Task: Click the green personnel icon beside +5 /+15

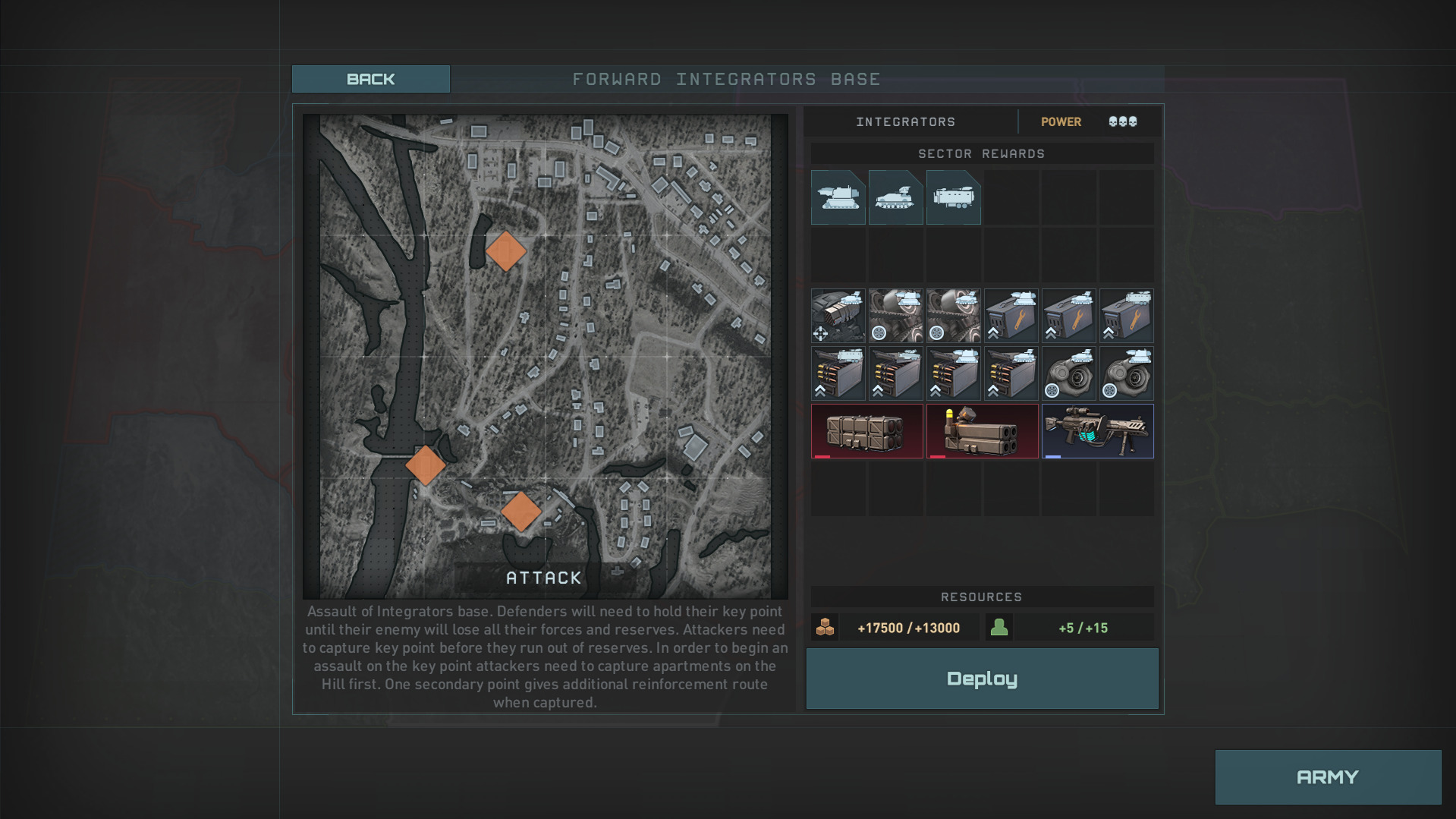Action: [1000, 627]
